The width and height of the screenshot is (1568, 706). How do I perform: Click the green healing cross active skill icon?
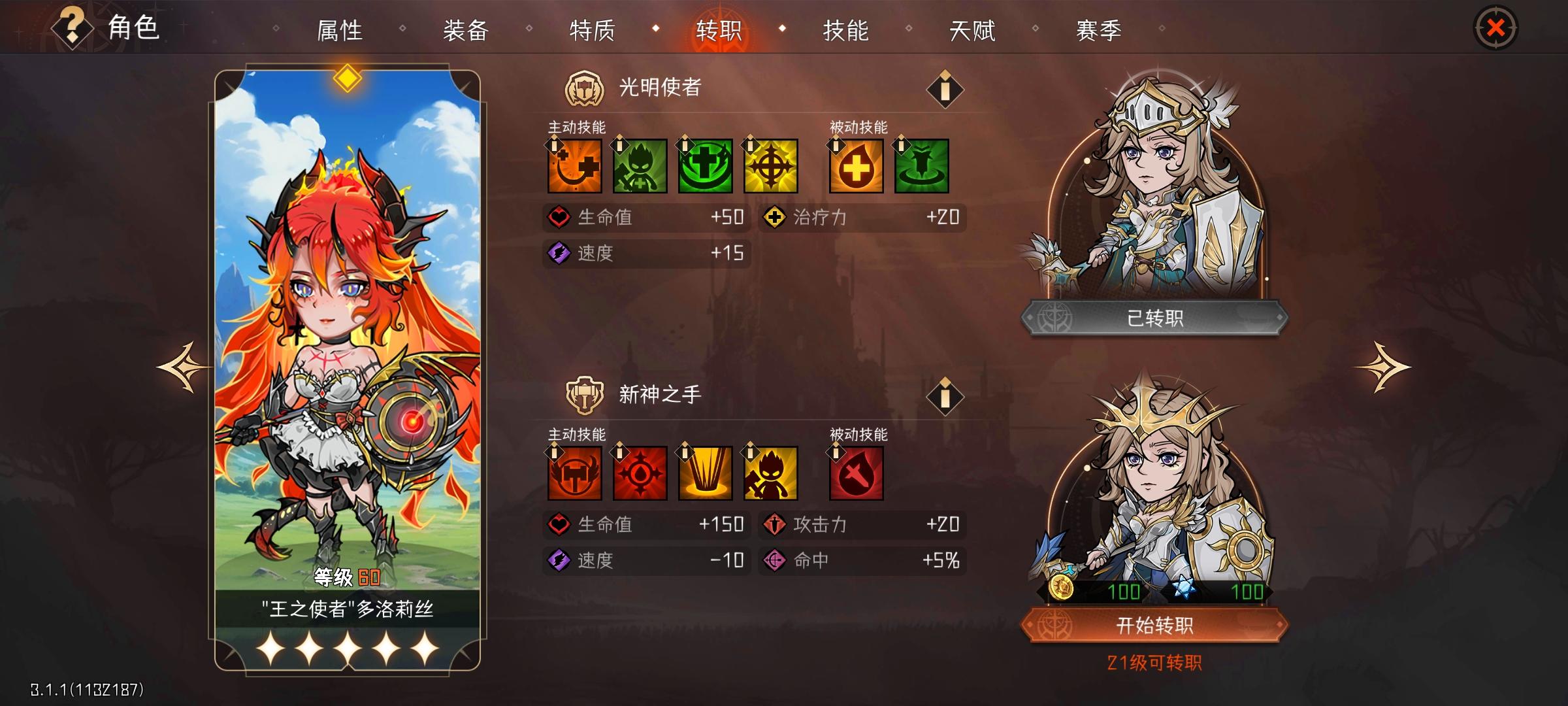(704, 167)
